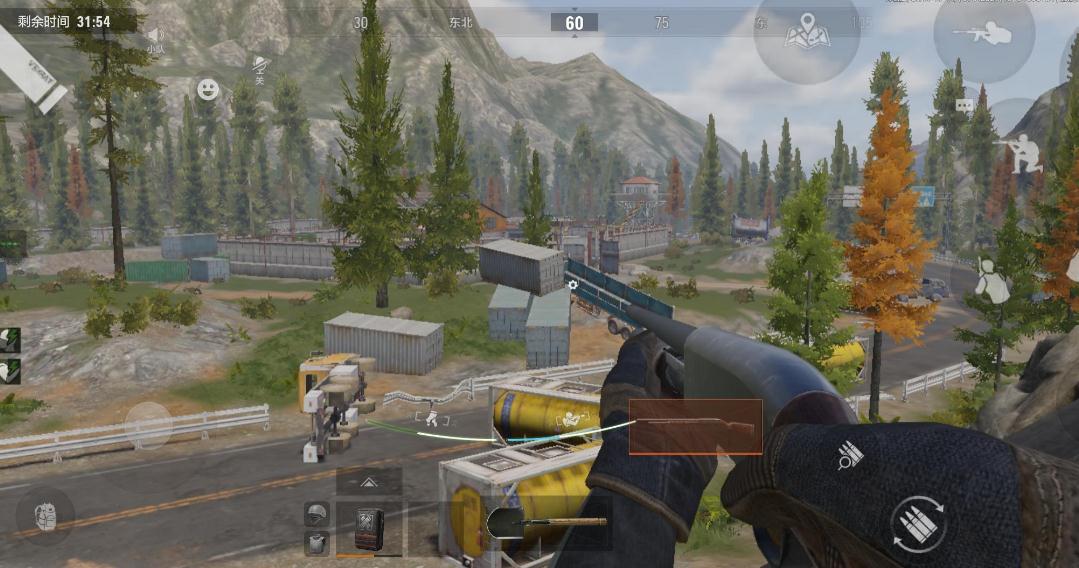This screenshot has width=1079, height=568.
Task: Open the backpack inventory
Action: click(44, 516)
